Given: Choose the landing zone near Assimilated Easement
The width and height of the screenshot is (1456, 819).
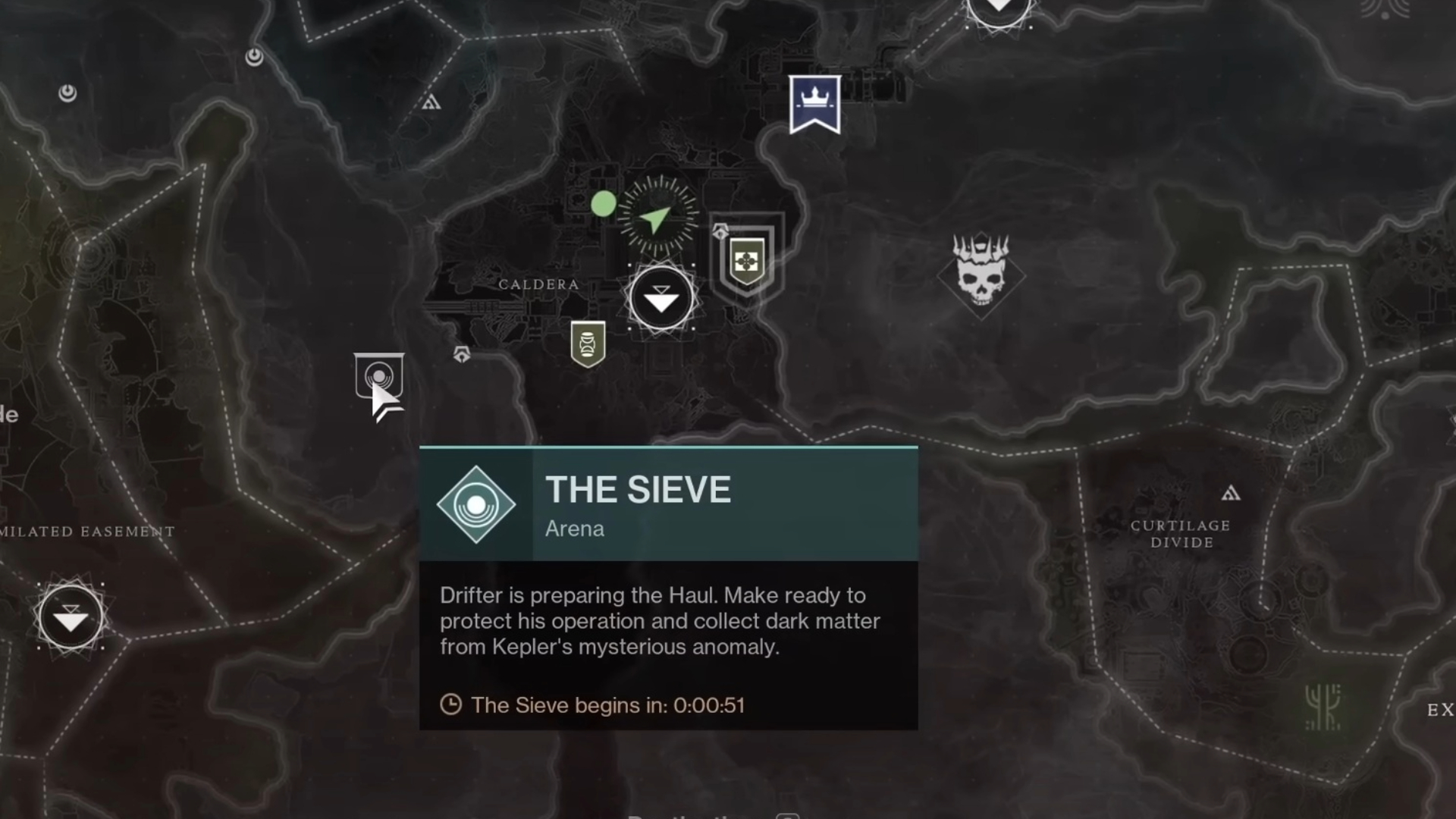Looking at the screenshot, I should pyautogui.click(x=71, y=617).
